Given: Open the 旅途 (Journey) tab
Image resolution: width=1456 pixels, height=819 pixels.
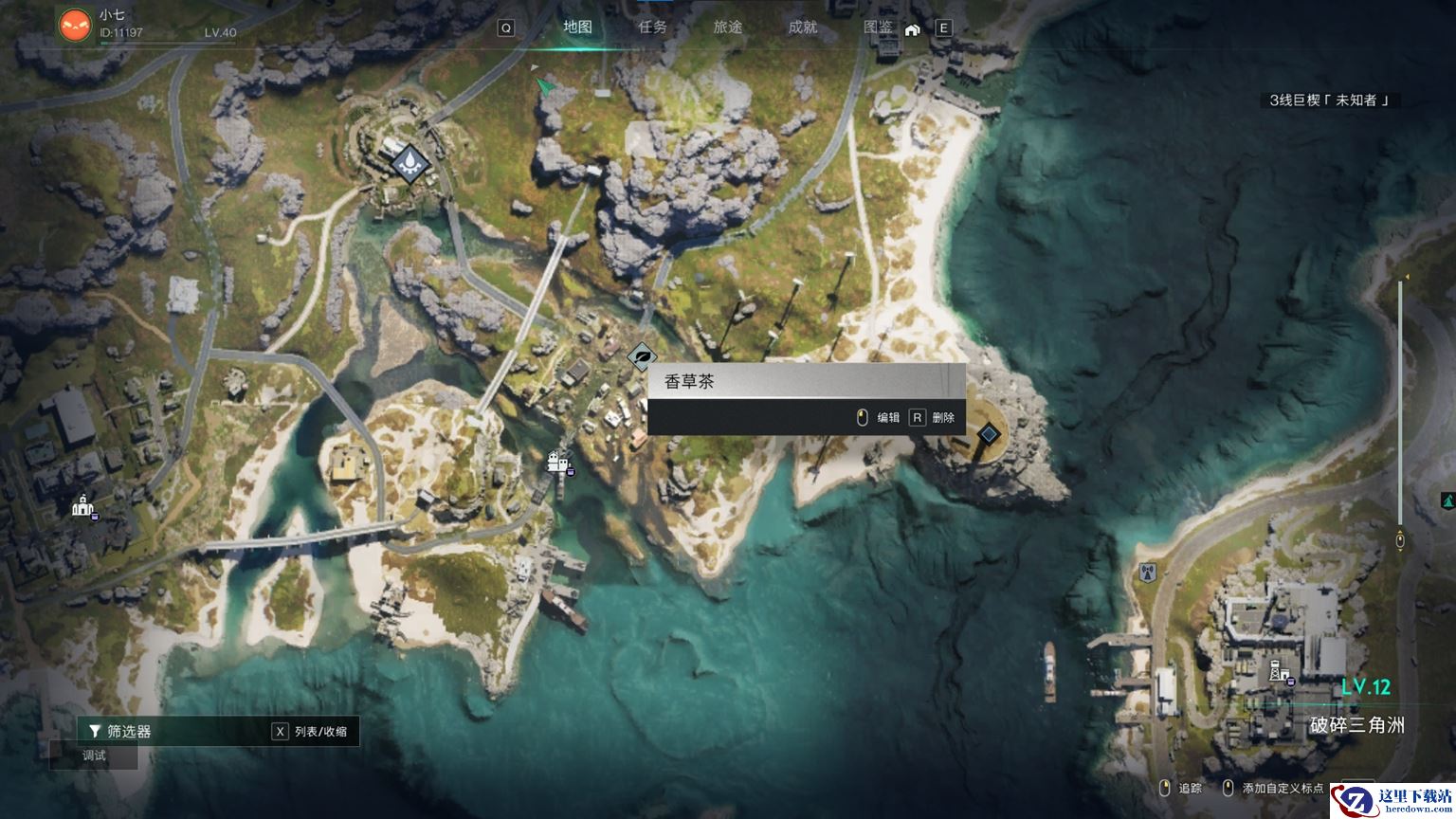Looking at the screenshot, I should [x=727, y=27].
